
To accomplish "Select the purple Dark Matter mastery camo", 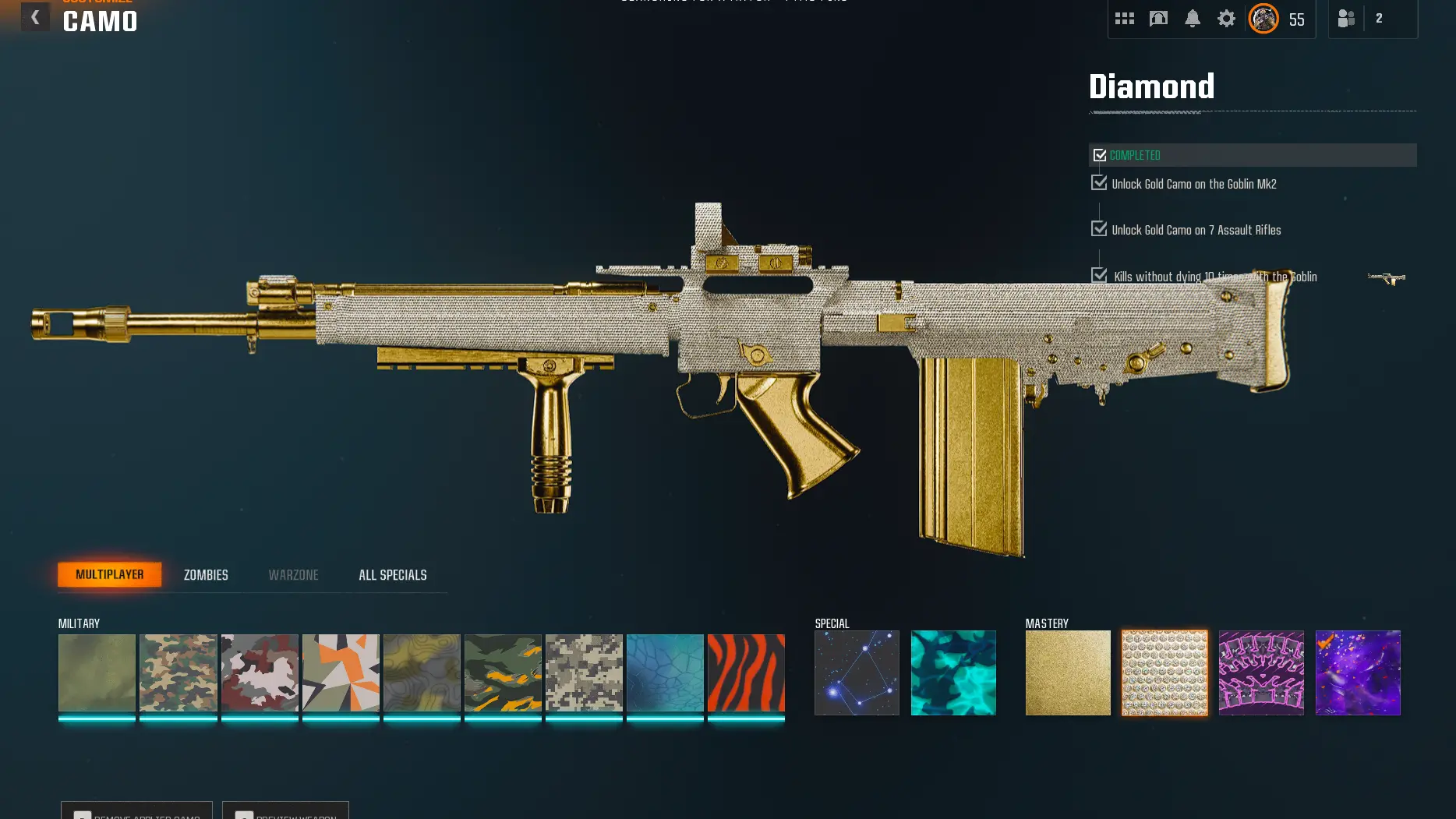I will (x=1358, y=672).
